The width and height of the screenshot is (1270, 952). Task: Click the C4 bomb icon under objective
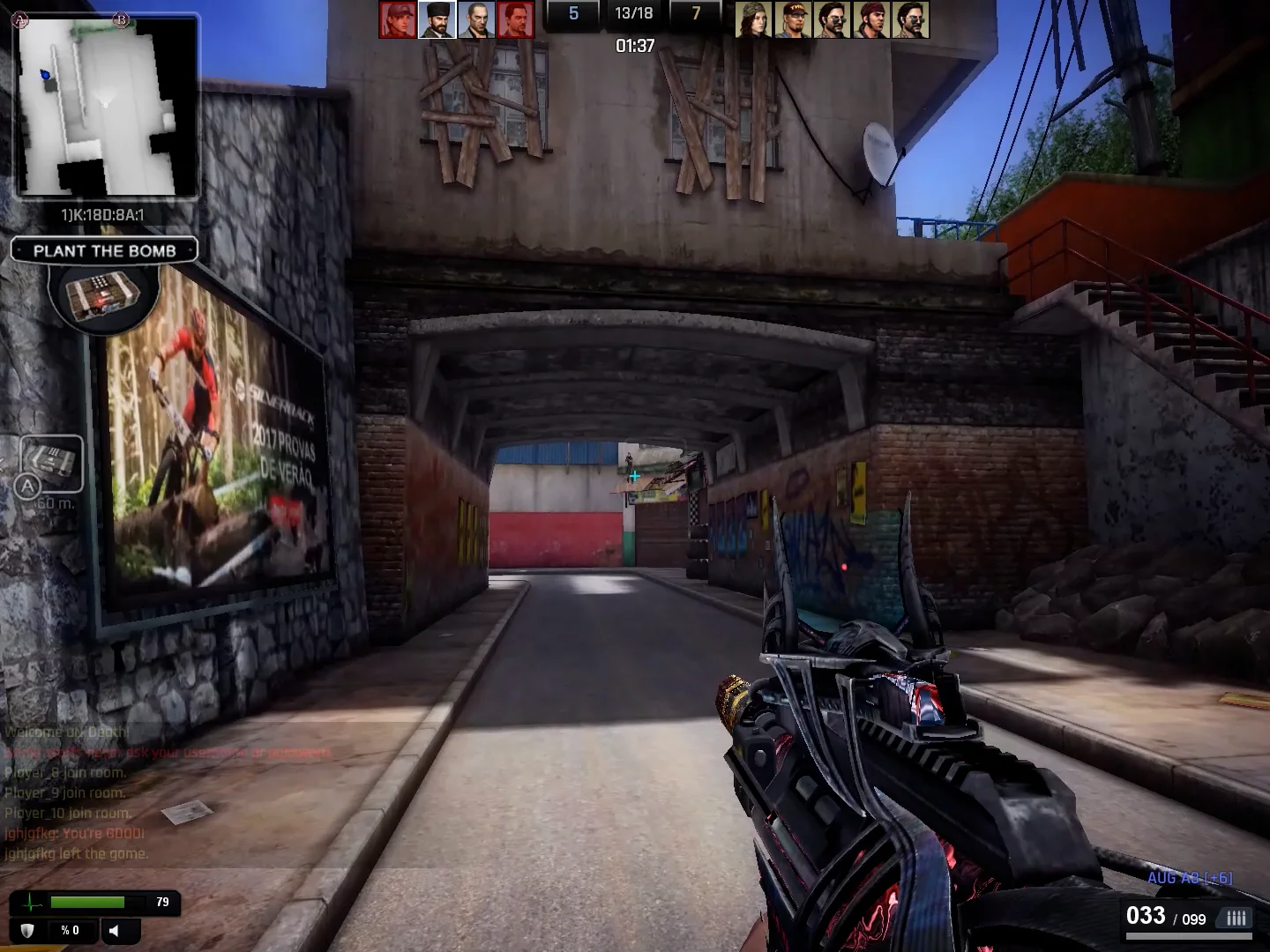pyautogui.click(x=104, y=294)
